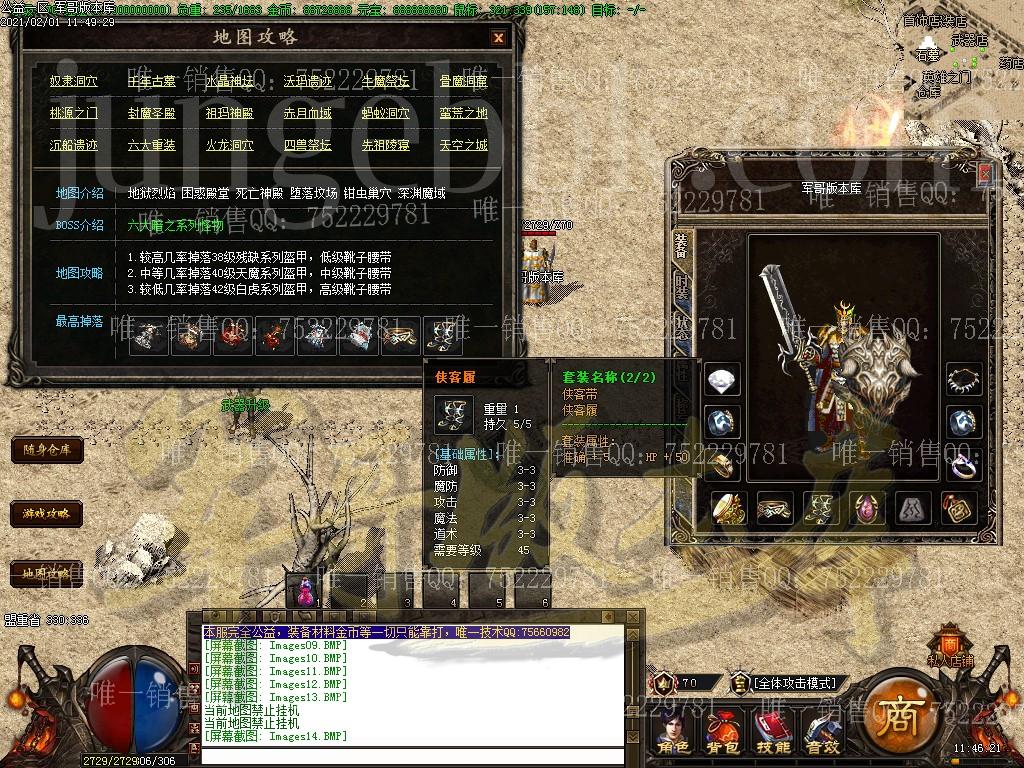Open the 奴隶洞穴 map link
The height and width of the screenshot is (768, 1024).
74,82
